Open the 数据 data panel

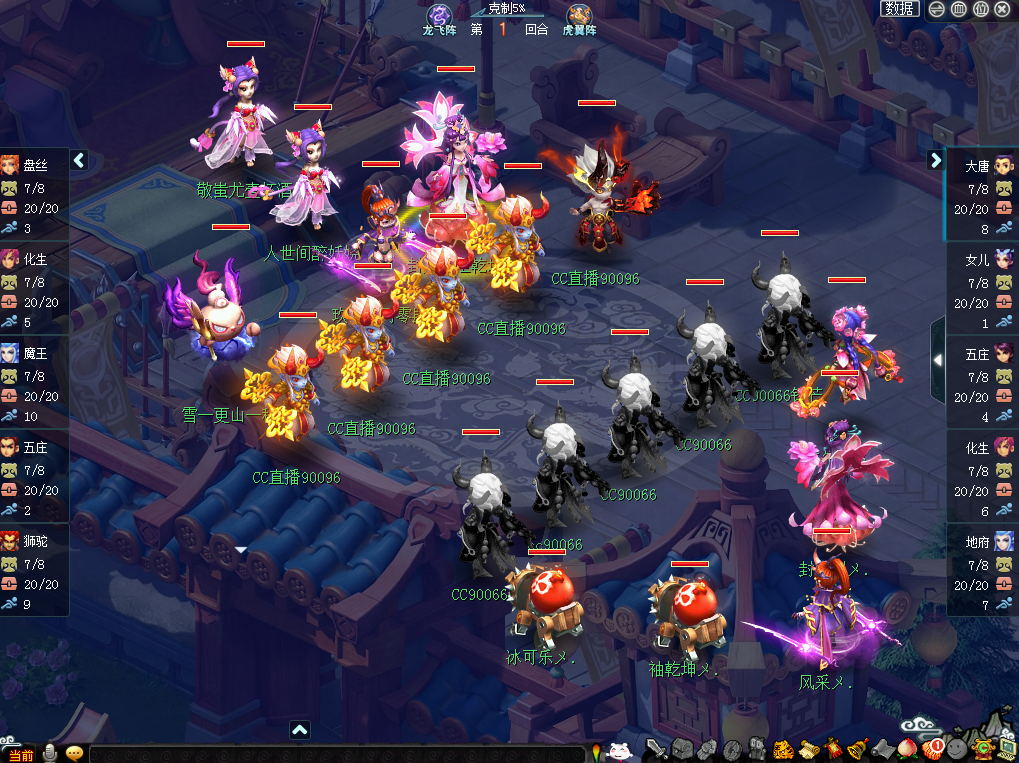point(900,9)
